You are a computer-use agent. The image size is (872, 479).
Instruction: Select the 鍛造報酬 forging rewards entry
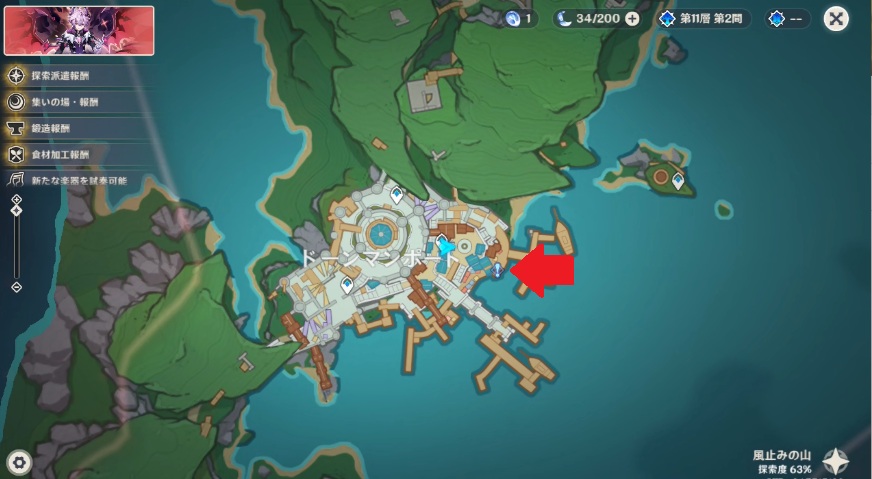pos(55,128)
